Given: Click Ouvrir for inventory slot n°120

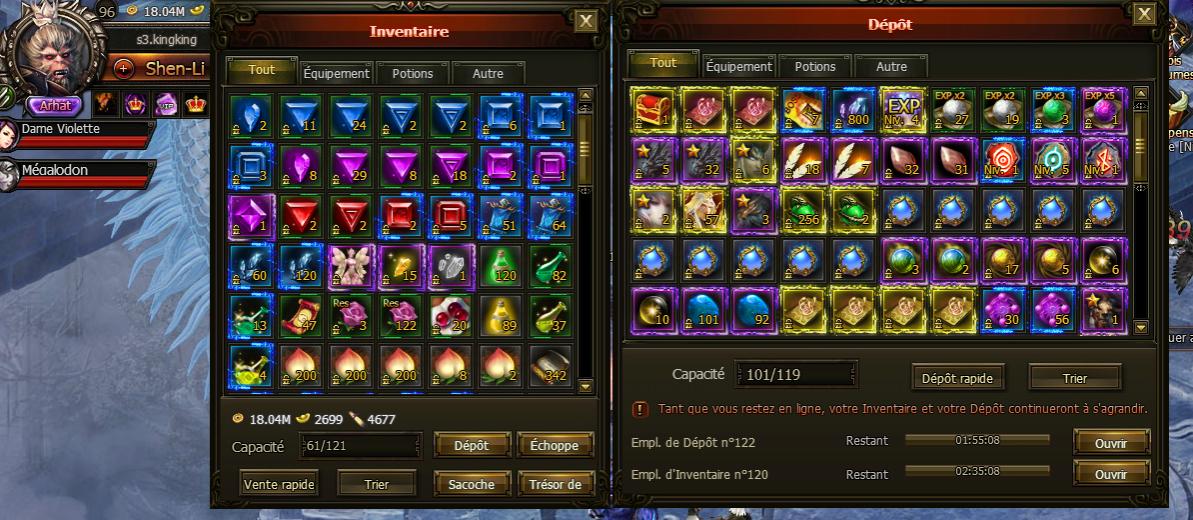Looking at the screenshot, I should [1111, 473].
